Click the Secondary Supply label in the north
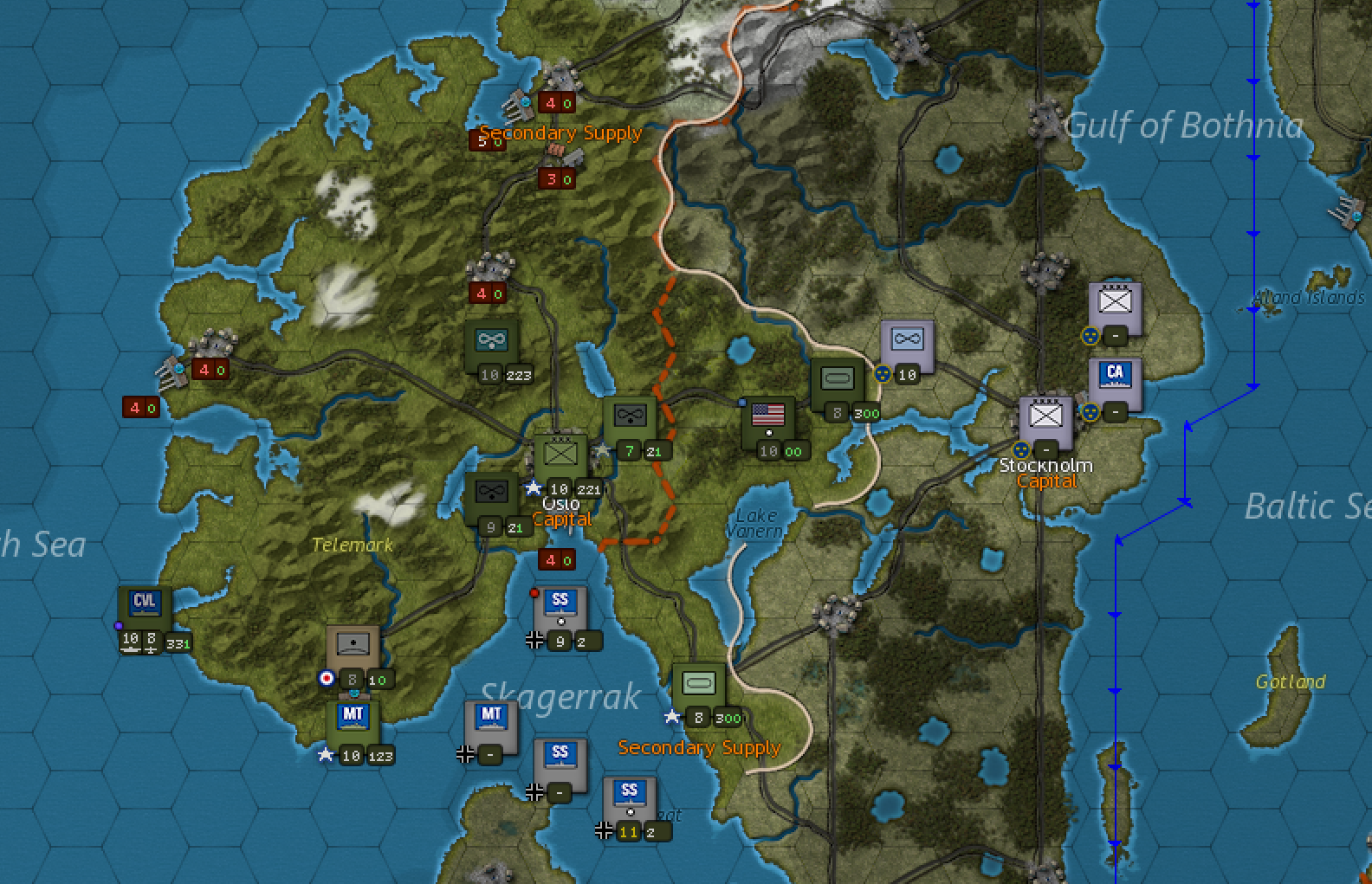Screen dimensions: 1372x884 [x=561, y=132]
